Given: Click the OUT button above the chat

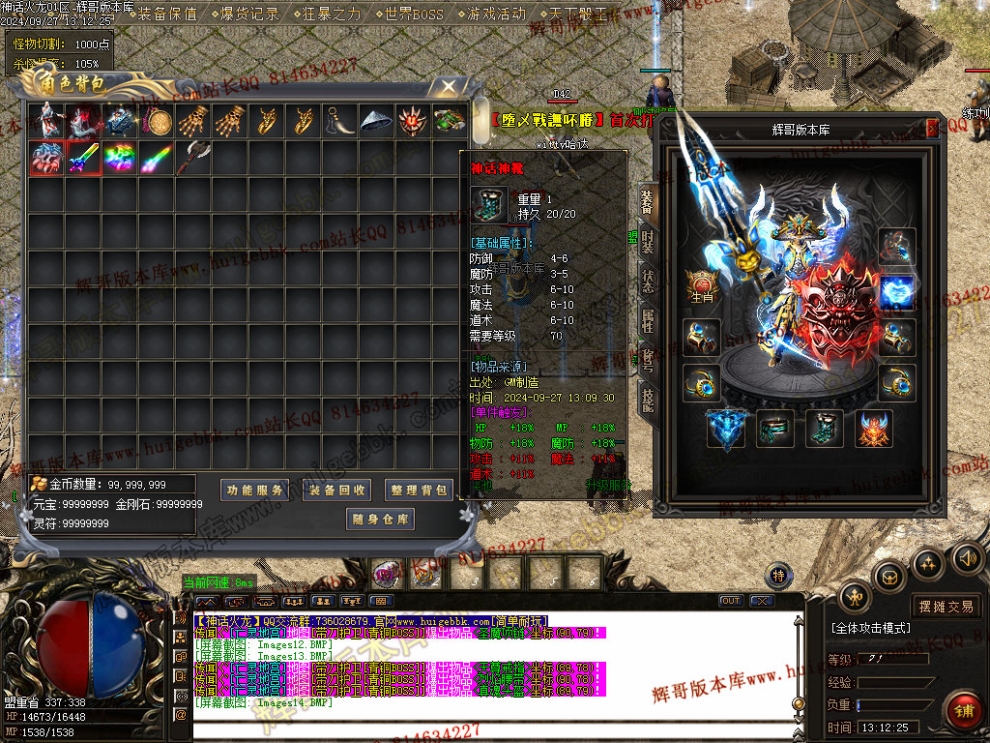Looking at the screenshot, I should point(731,601).
